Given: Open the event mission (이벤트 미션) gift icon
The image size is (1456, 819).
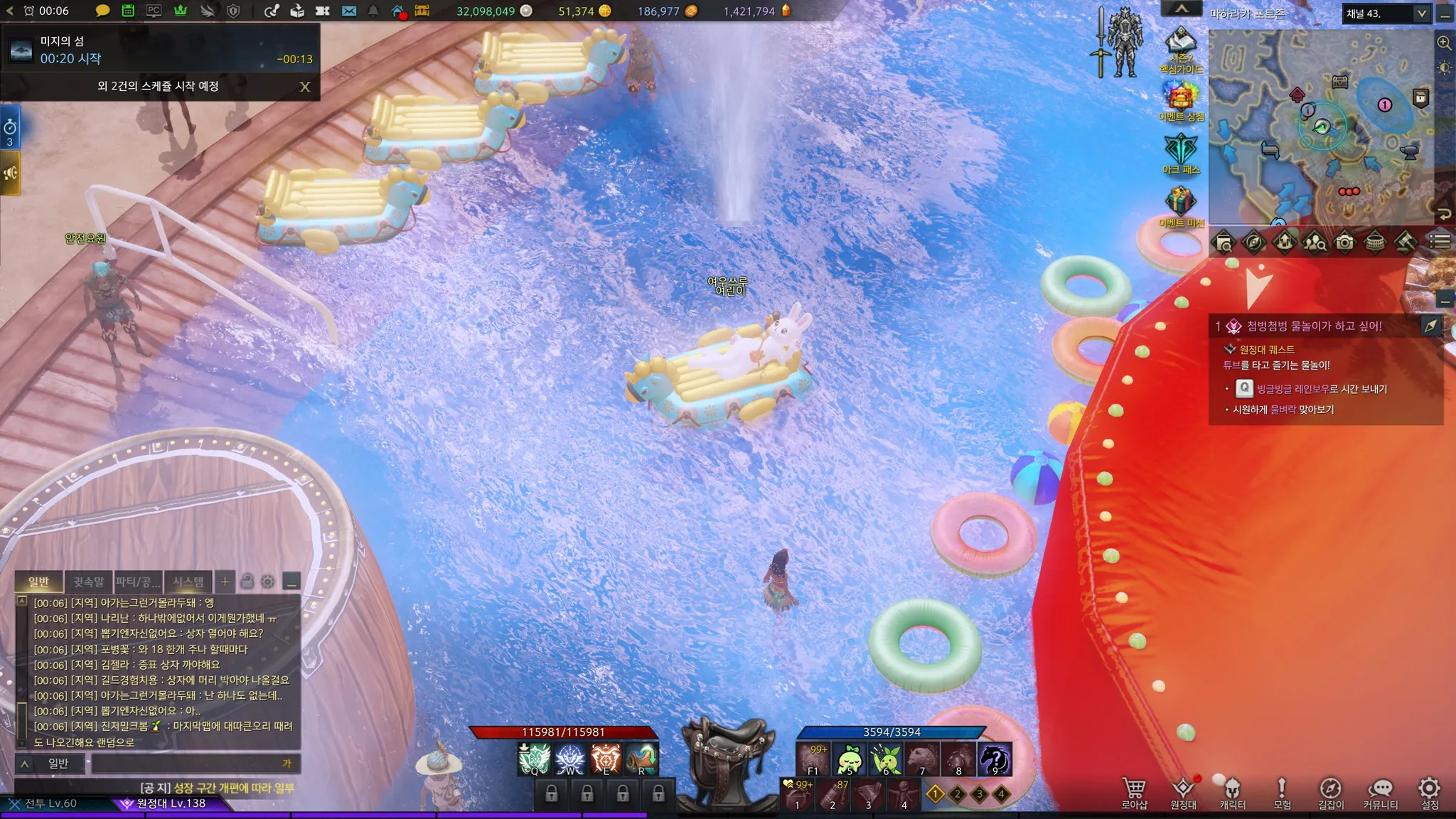Looking at the screenshot, I should [x=1181, y=203].
